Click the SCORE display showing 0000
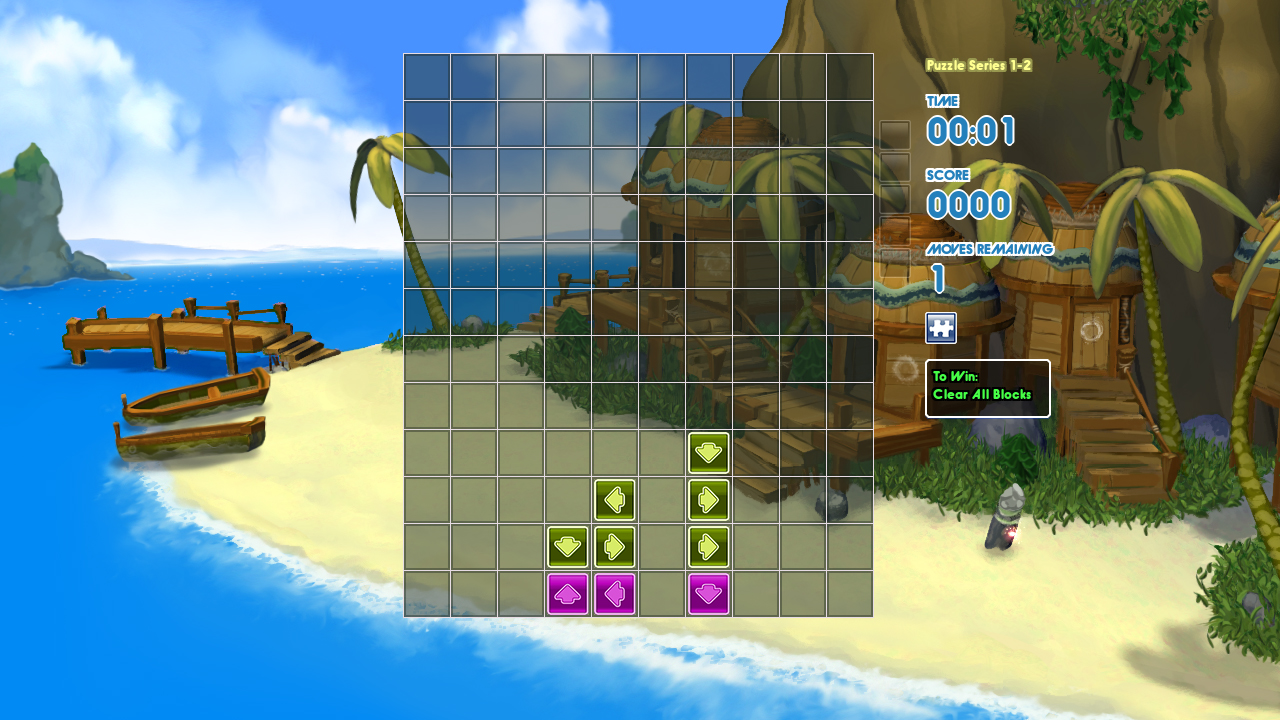This screenshot has height=720, width=1280. pos(966,204)
